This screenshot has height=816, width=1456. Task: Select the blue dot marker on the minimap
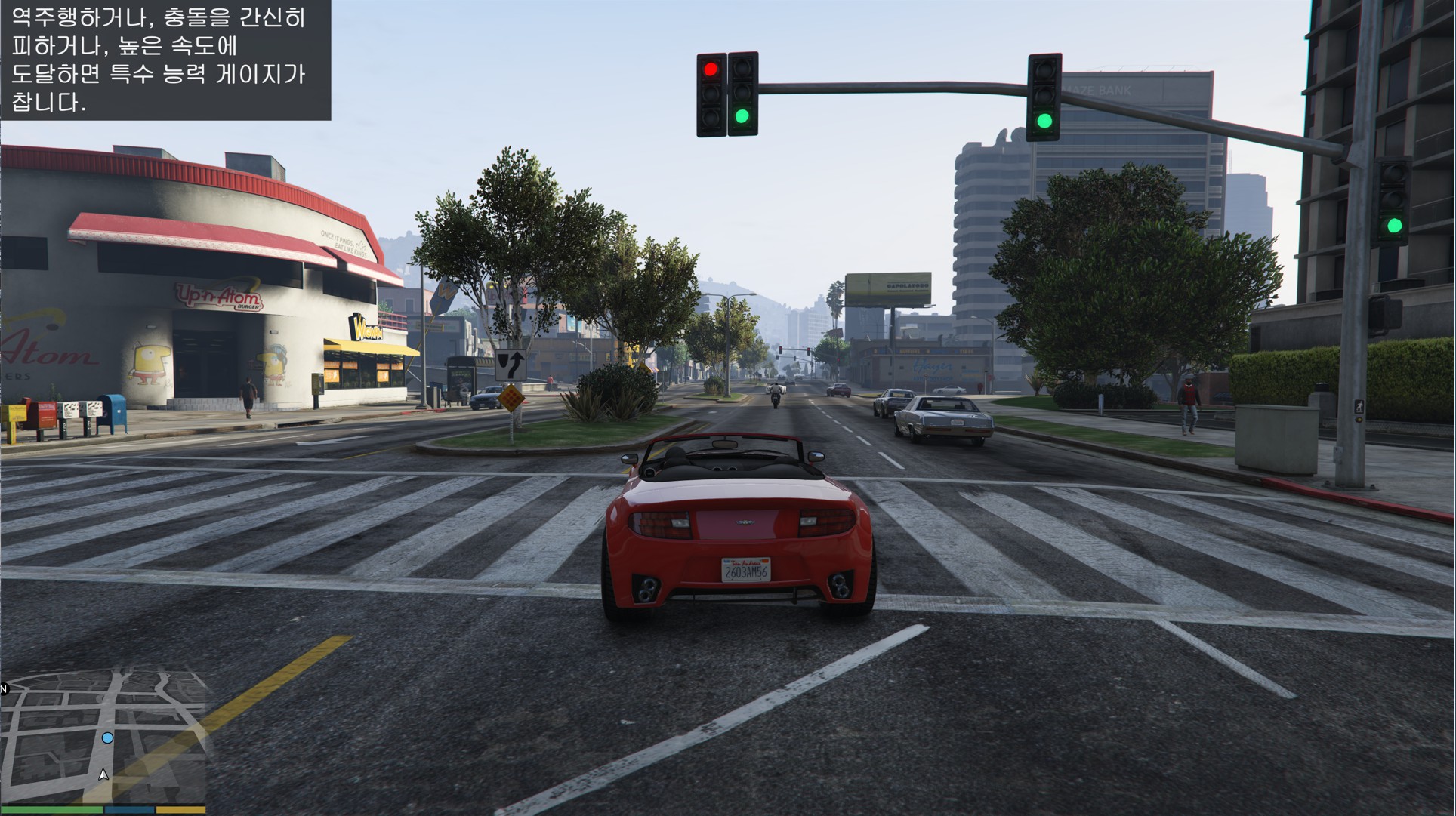point(108,737)
